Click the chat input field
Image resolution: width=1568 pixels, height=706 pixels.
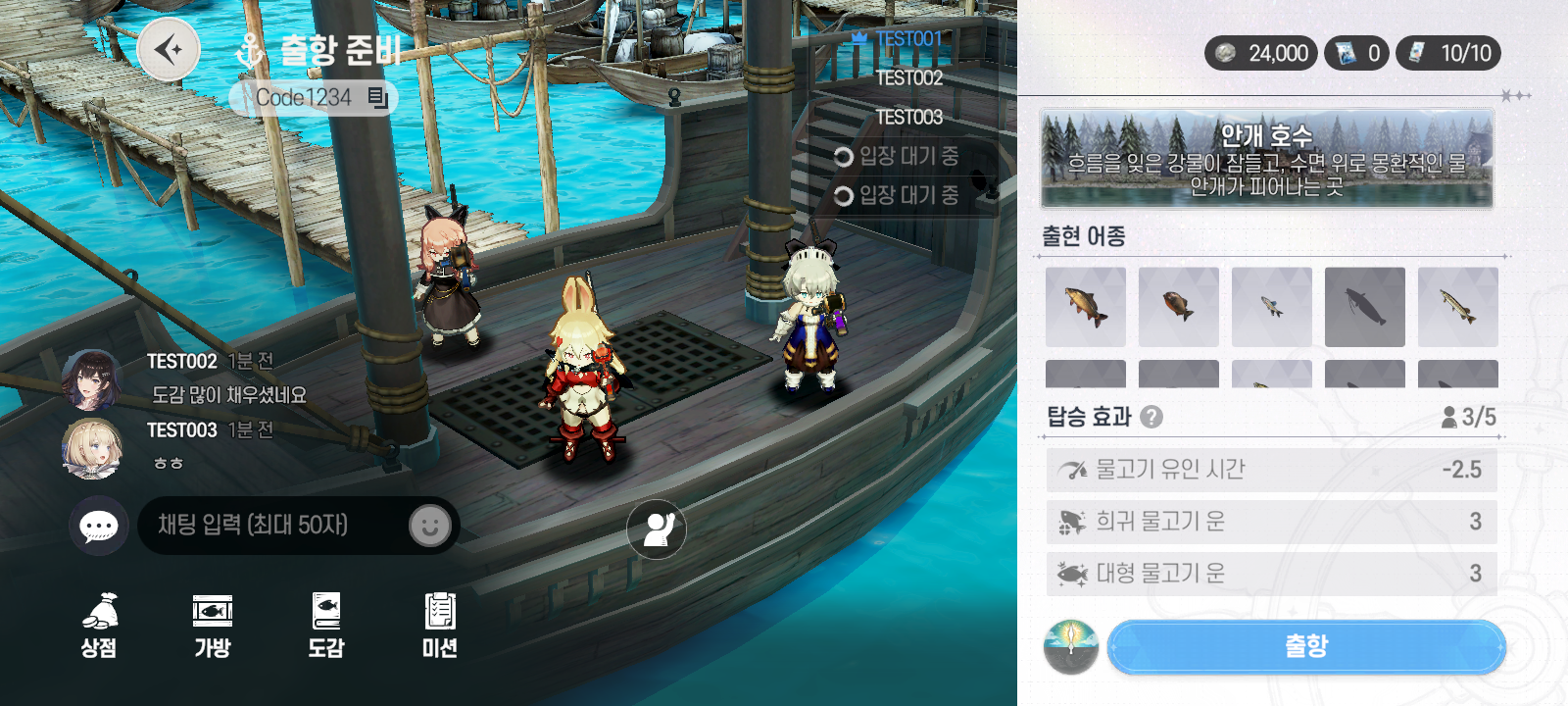[x=274, y=526]
